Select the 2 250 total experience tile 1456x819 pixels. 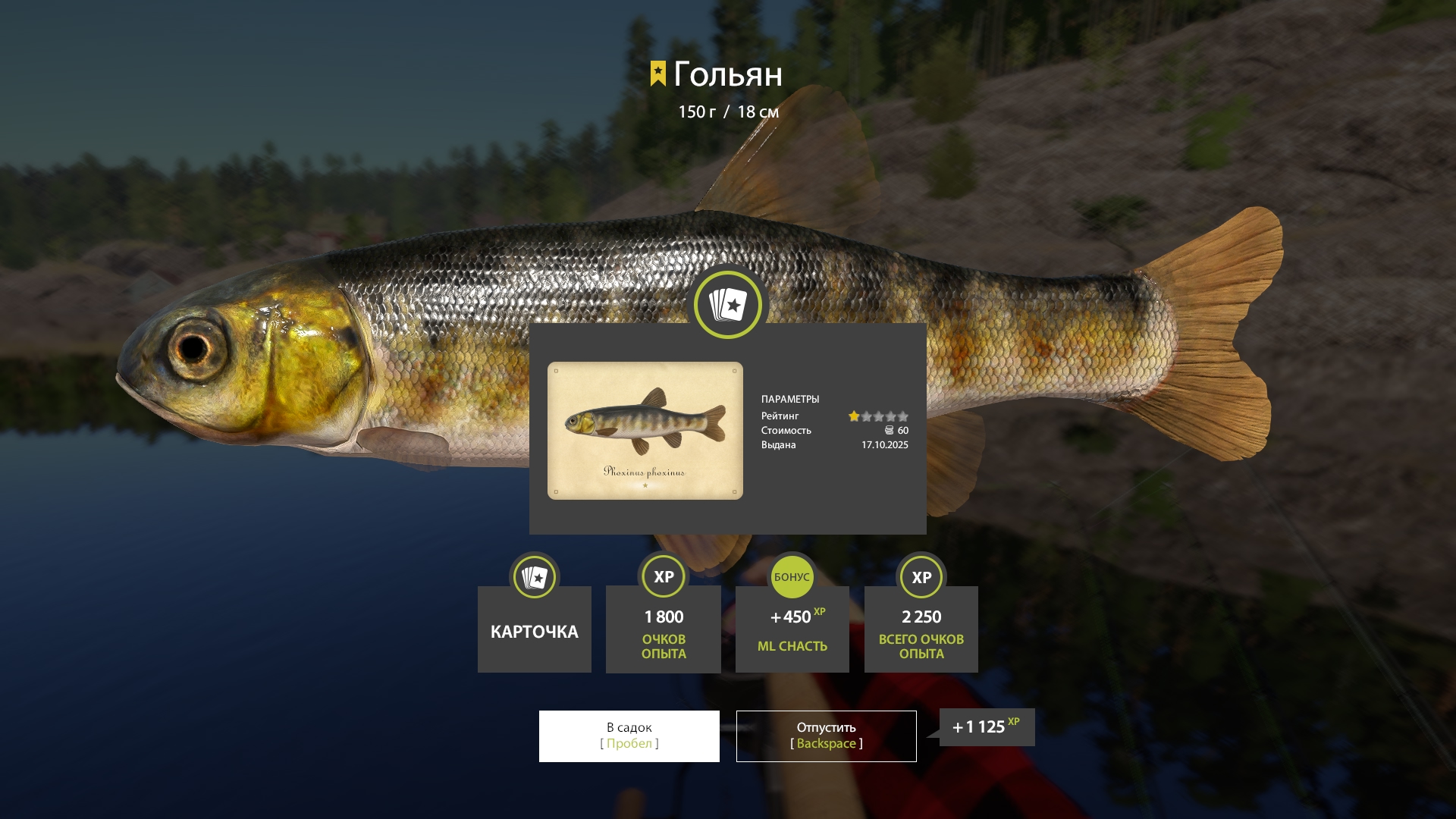[x=921, y=629]
